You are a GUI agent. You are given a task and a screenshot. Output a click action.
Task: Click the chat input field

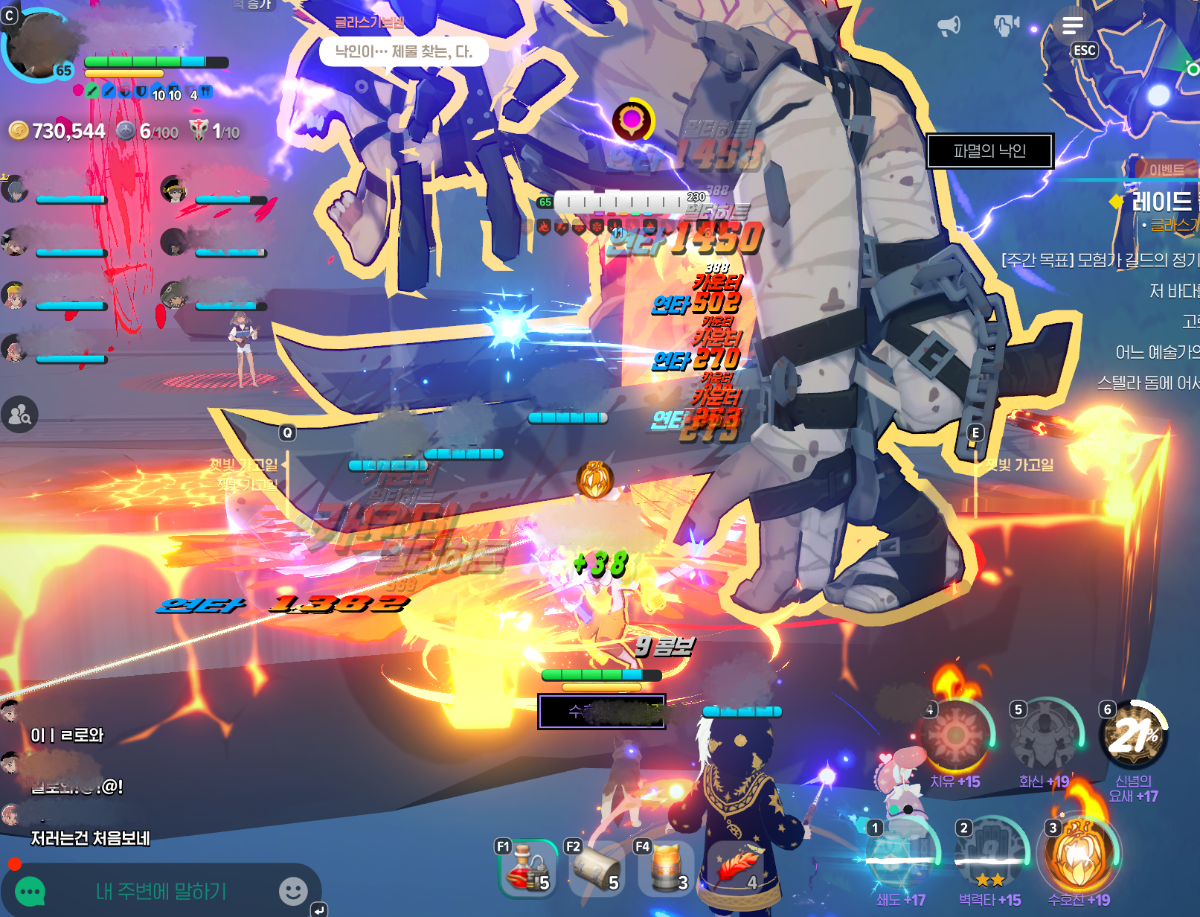click(160, 891)
